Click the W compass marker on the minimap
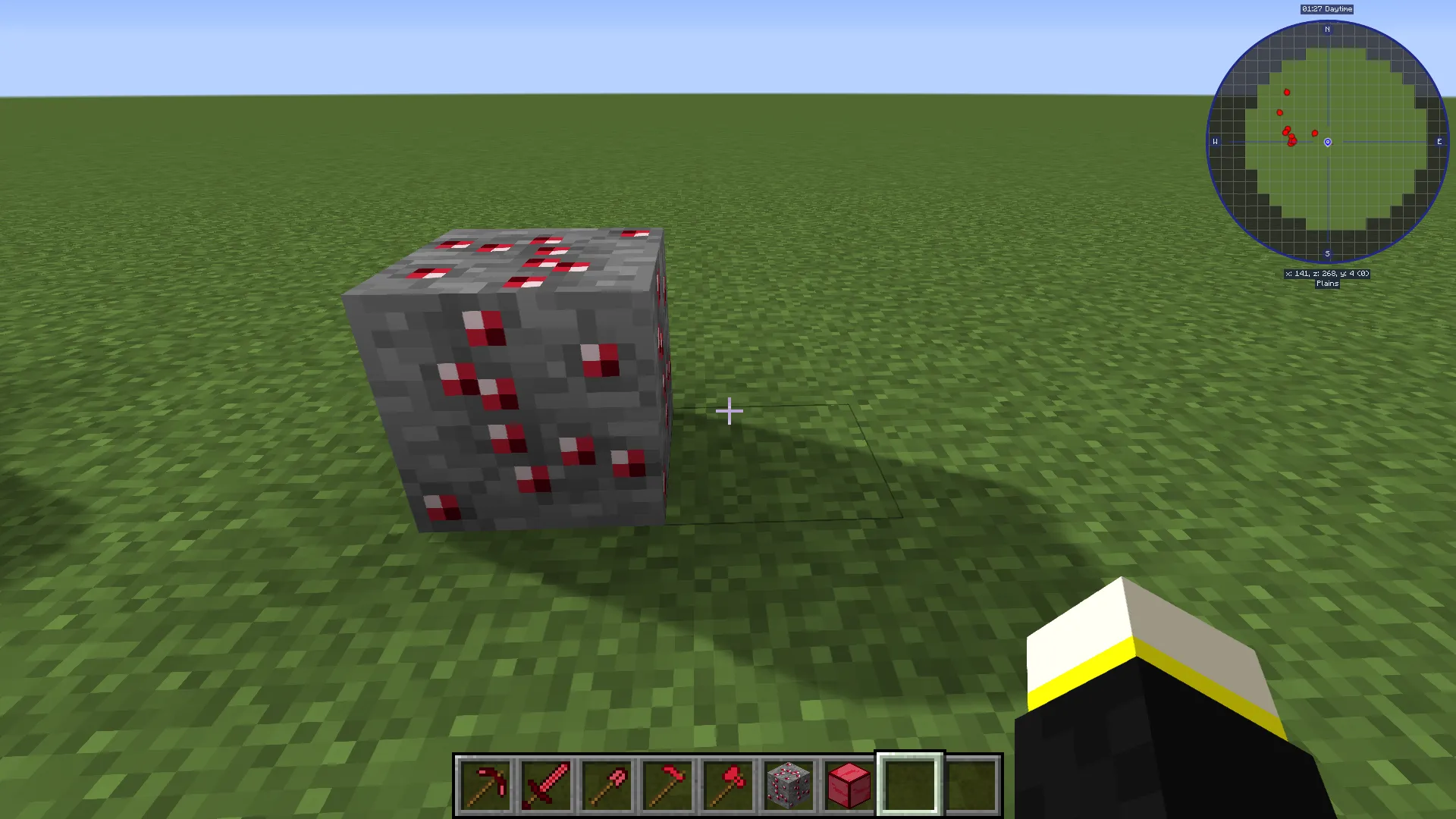Viewport: 1456px width, 819px height. point(1215,142)
